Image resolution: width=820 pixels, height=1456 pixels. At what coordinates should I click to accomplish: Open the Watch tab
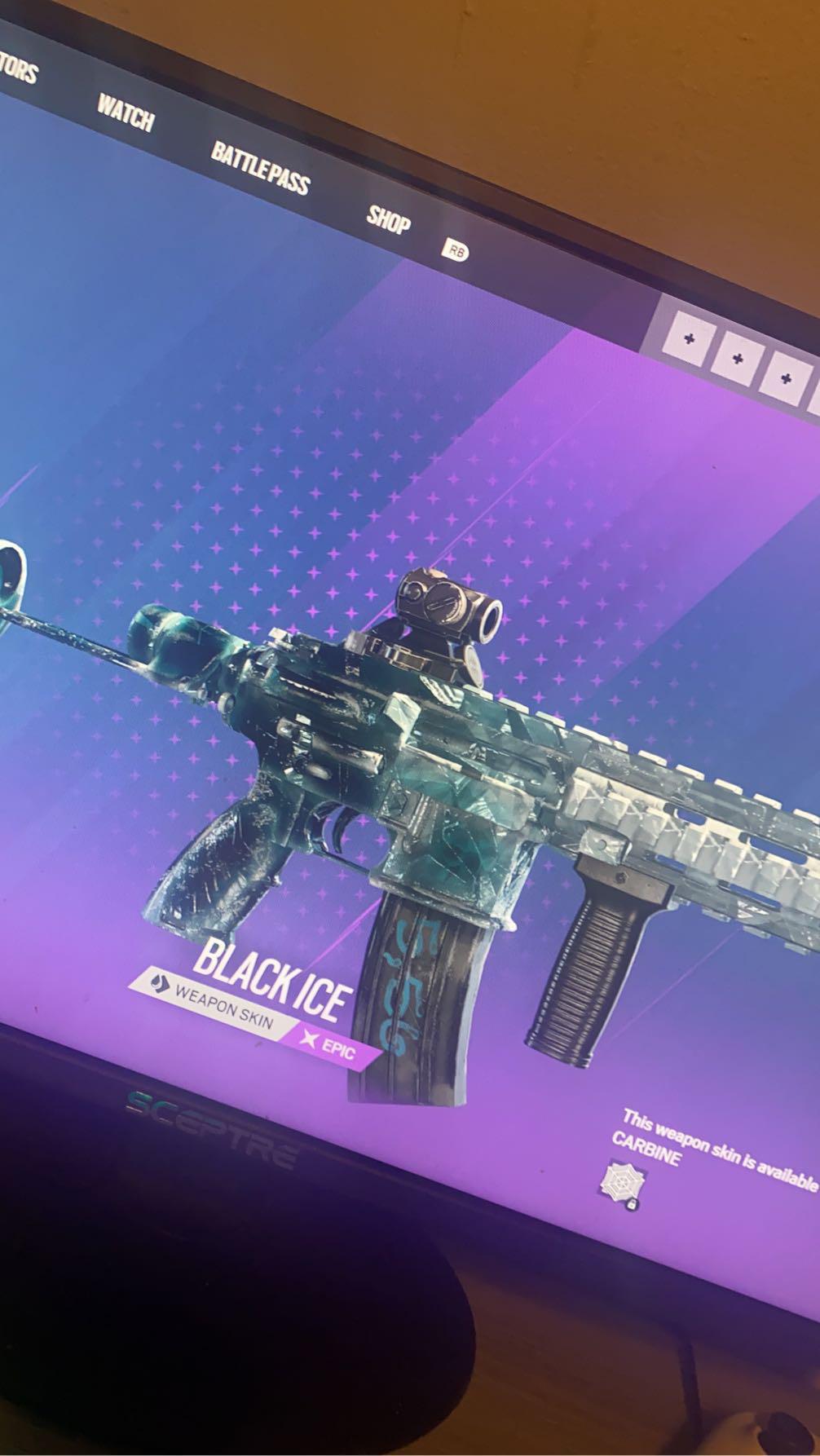(126, 111)
